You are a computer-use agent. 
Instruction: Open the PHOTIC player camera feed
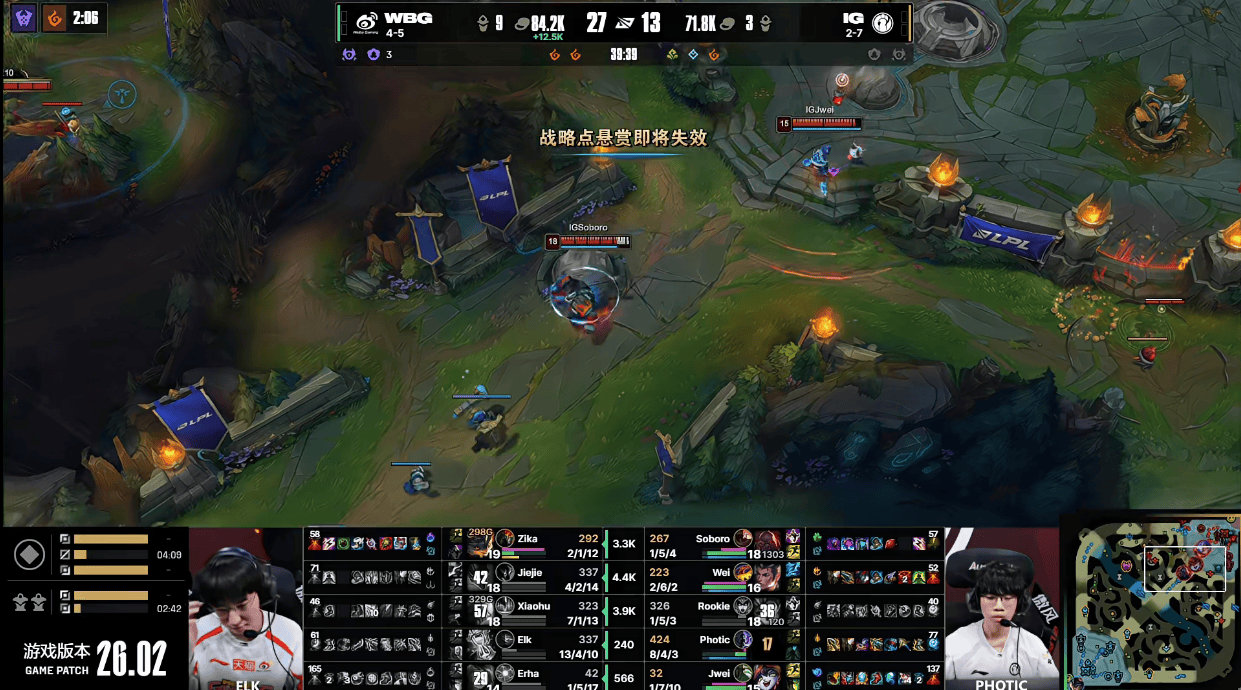point(1001,608)
